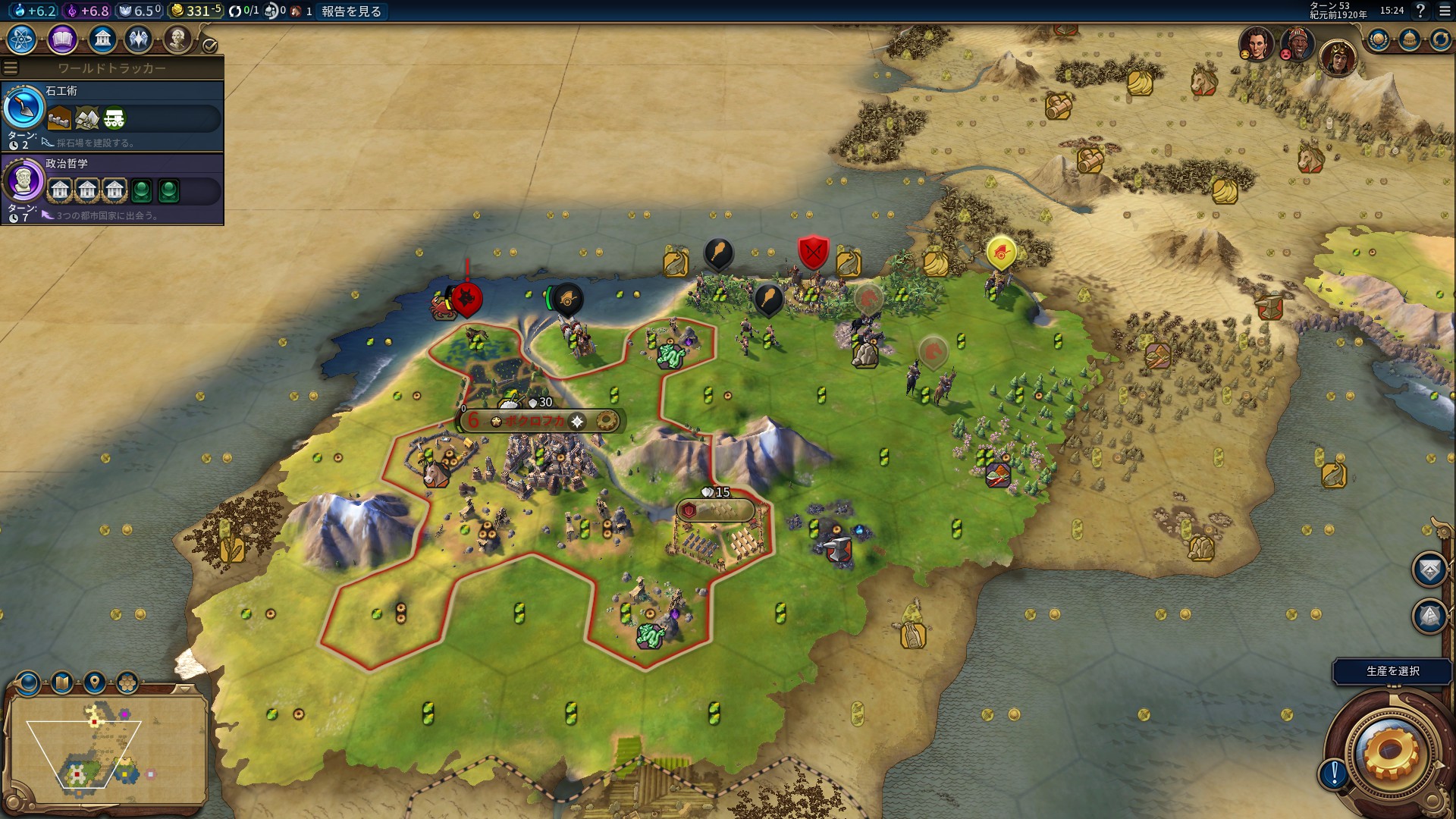Toggle the World Tracker checkmark button
This screenshot has height=819, width=1456.
pos(210,45)
